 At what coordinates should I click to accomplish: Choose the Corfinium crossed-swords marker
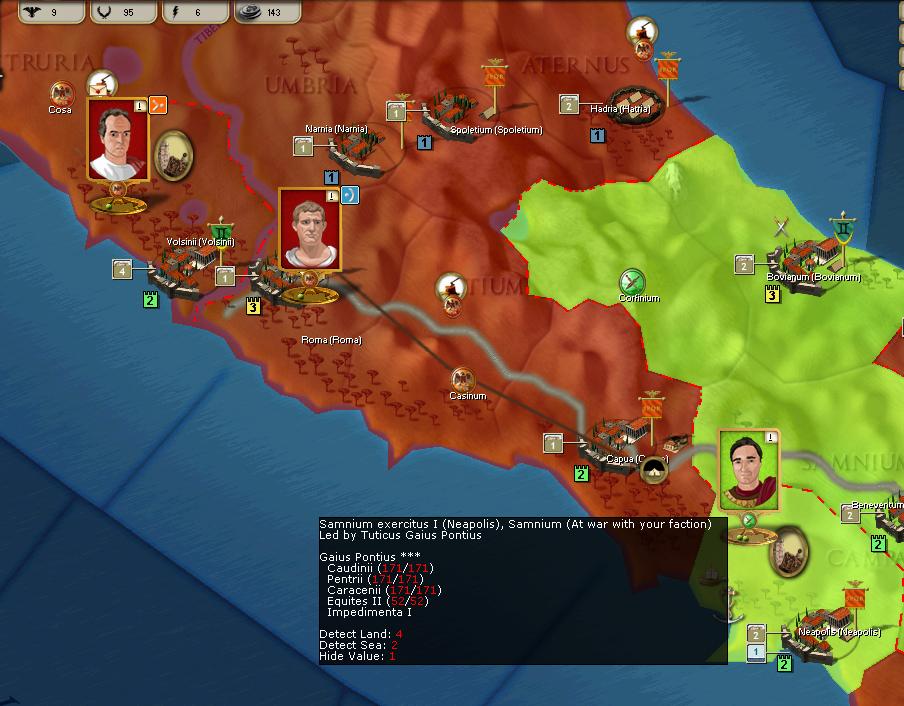pos(632,281)
